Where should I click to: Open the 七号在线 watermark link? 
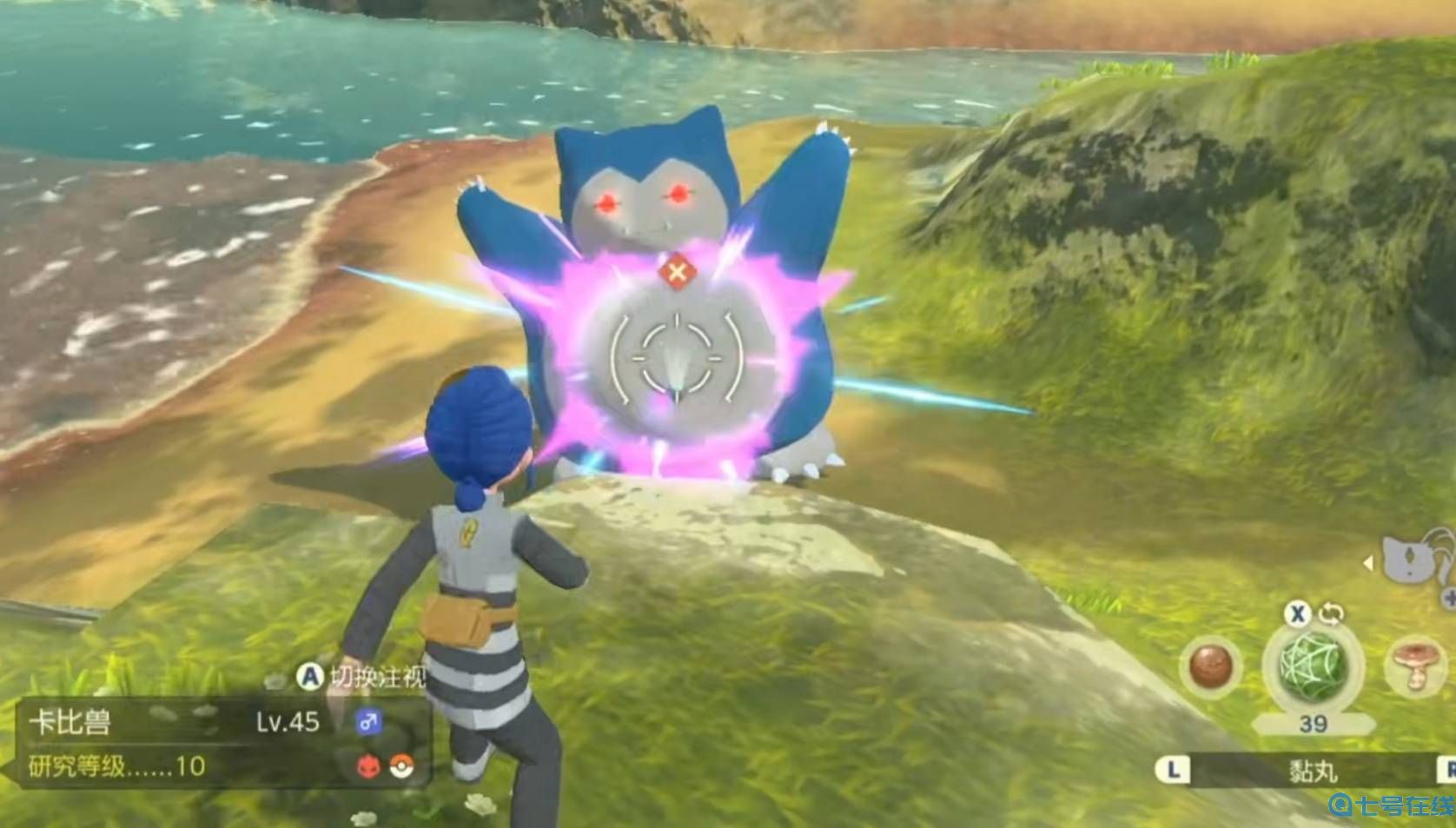coord(1393,808)
